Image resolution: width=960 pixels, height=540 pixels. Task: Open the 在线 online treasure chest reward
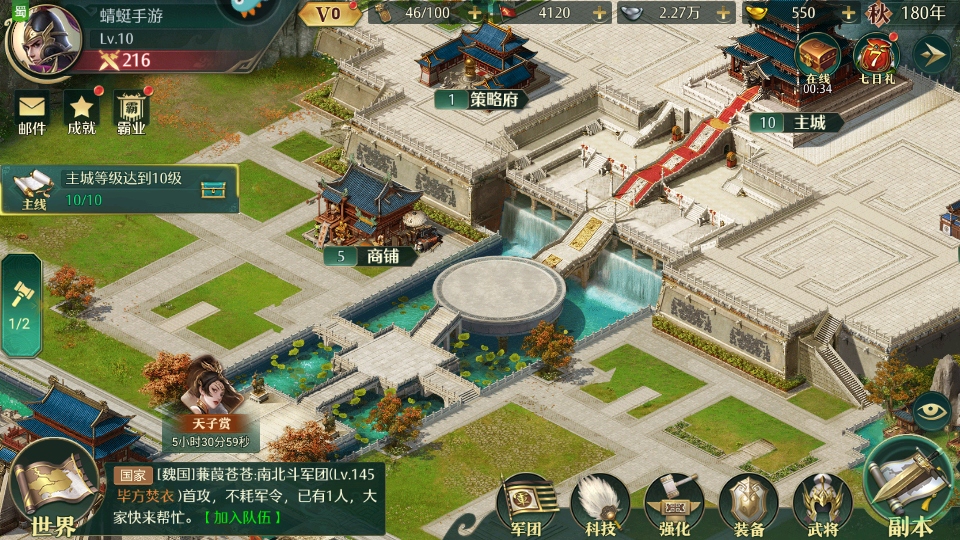pyautogui.click(x=817, y=58)
